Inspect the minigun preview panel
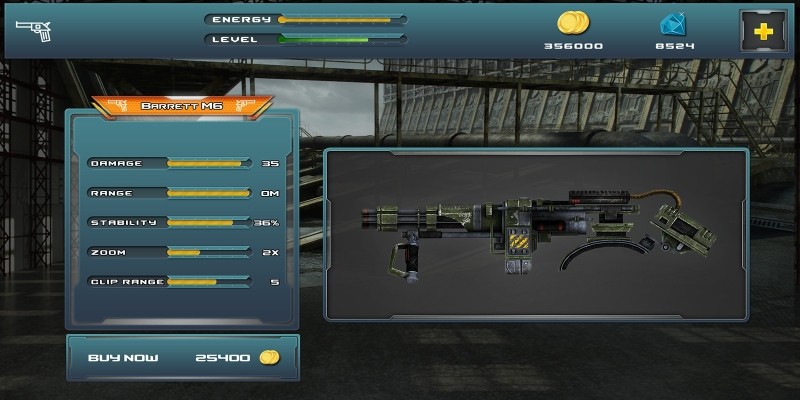Viewport: 800px width, 400px height. (536, 233)
